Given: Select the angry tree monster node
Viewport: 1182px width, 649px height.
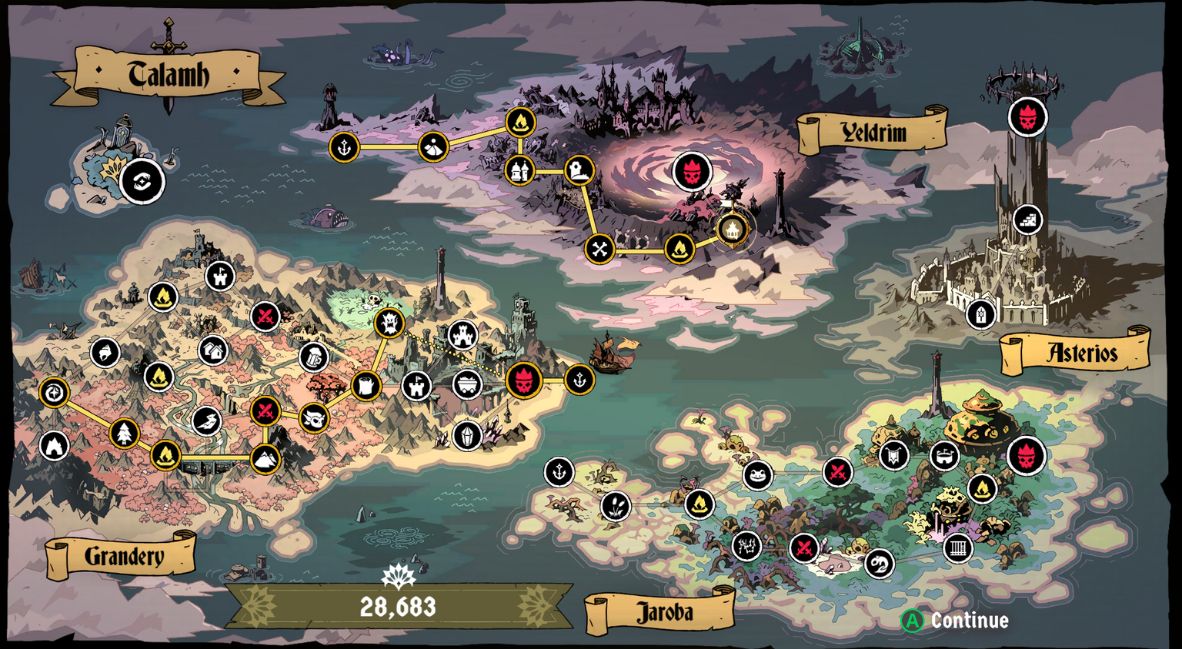Looking at the screenshot, I should pyautogui.click(x=388, y=322).
